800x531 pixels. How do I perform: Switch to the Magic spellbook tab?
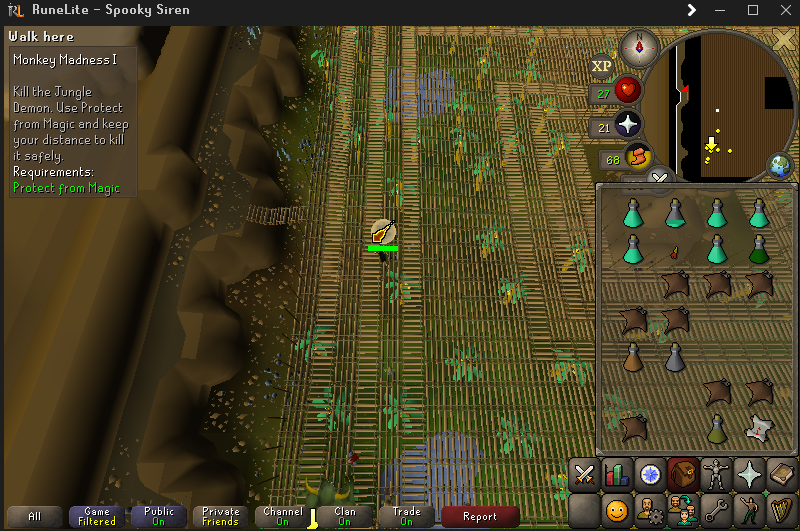coord(781,473)
